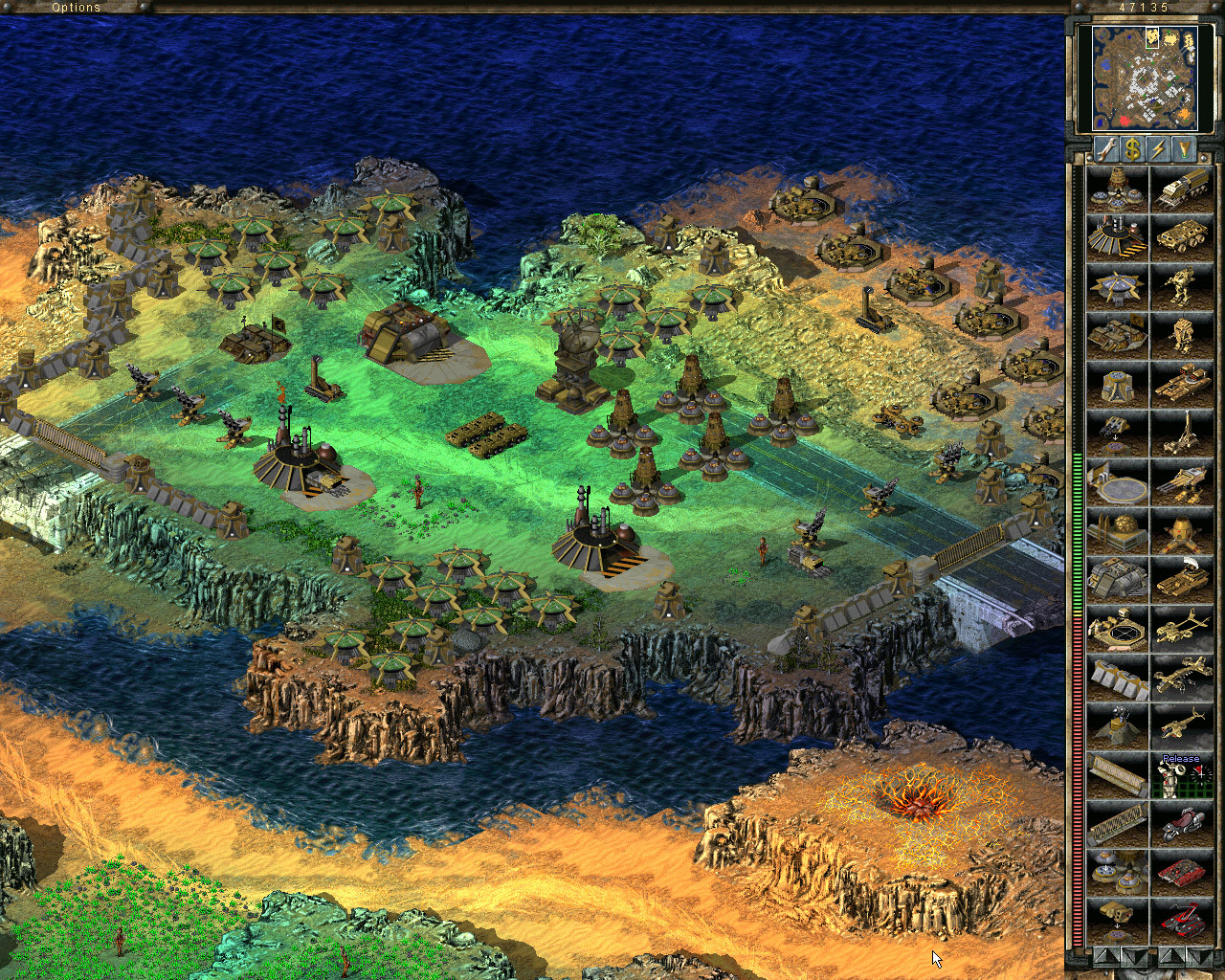Train the Wolverine mech unit
This screenshot has height=980, width=1225.
coord(1182,286)
